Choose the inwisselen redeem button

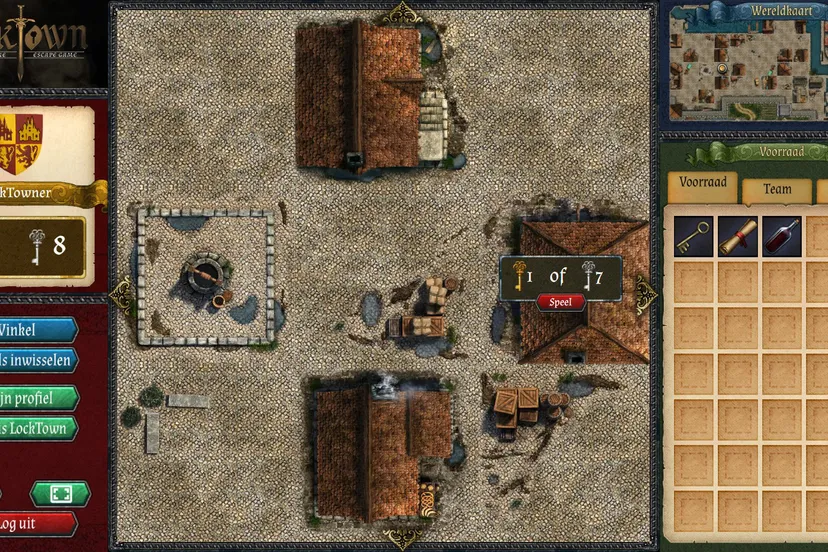tap(36, 360)
